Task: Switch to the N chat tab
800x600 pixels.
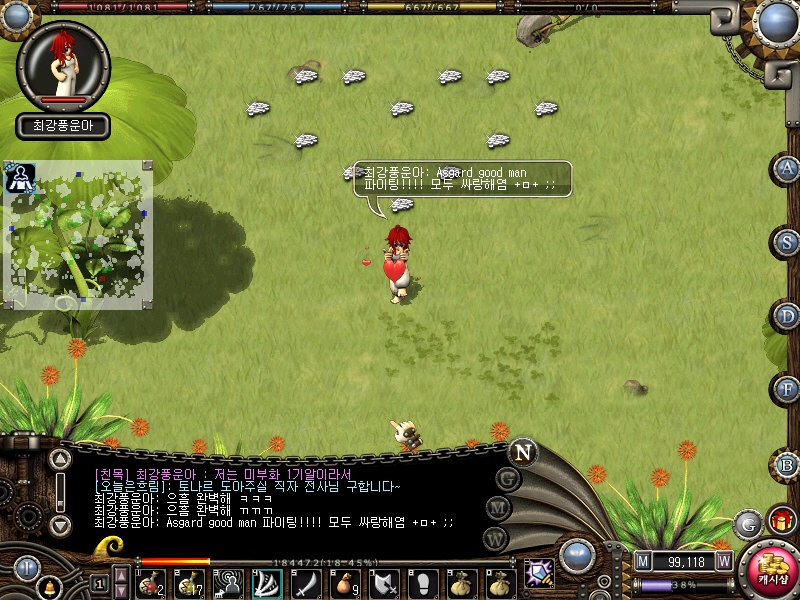Action: pyautogui.click(x=522, y=452)
